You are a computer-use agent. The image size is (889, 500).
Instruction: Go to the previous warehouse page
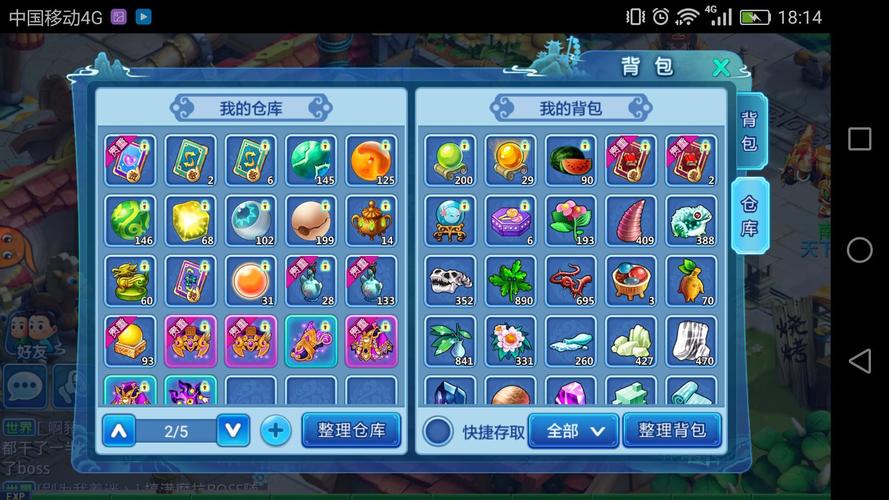[x=118, y=430]
